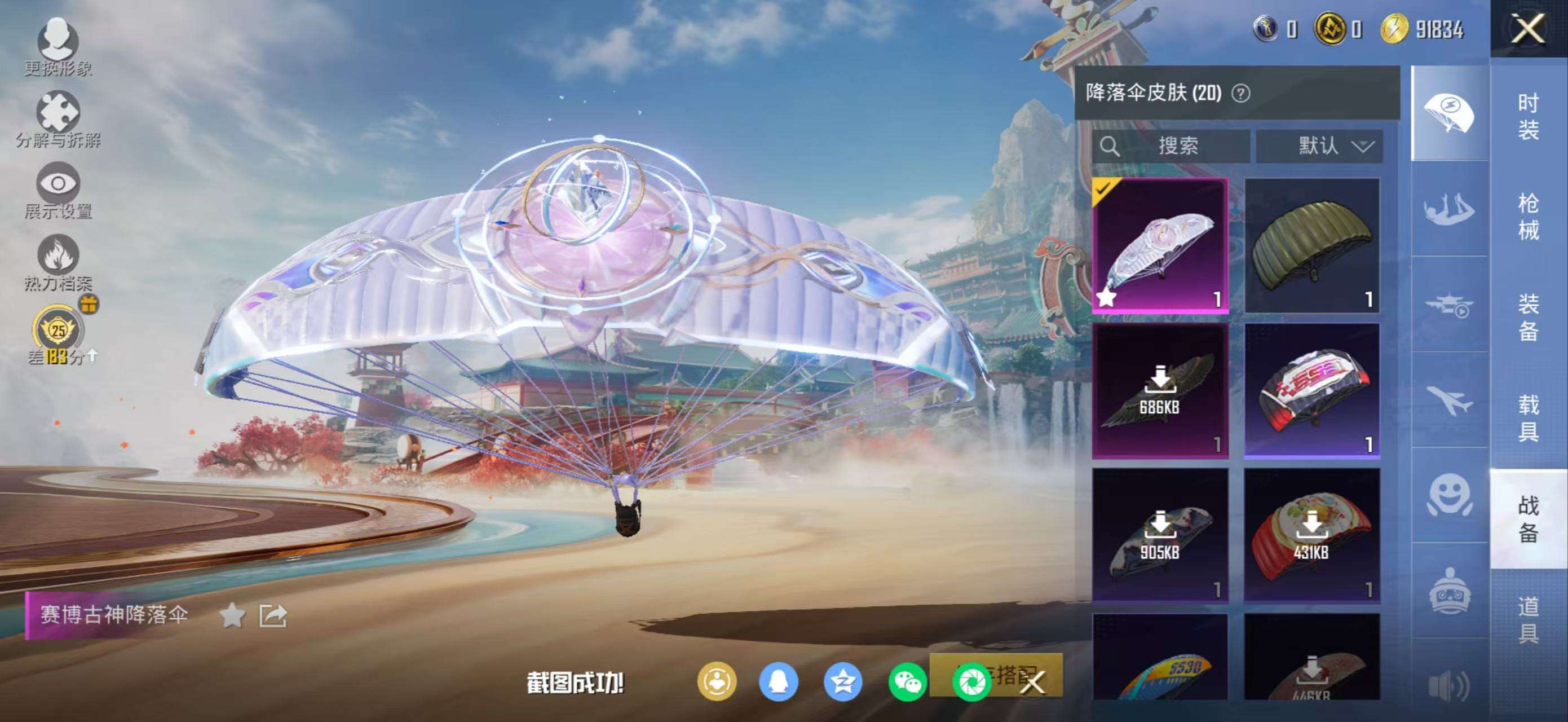Open the 默认 sort dropdown
Screen dimensions: 1568x722
click(1319, 146)
